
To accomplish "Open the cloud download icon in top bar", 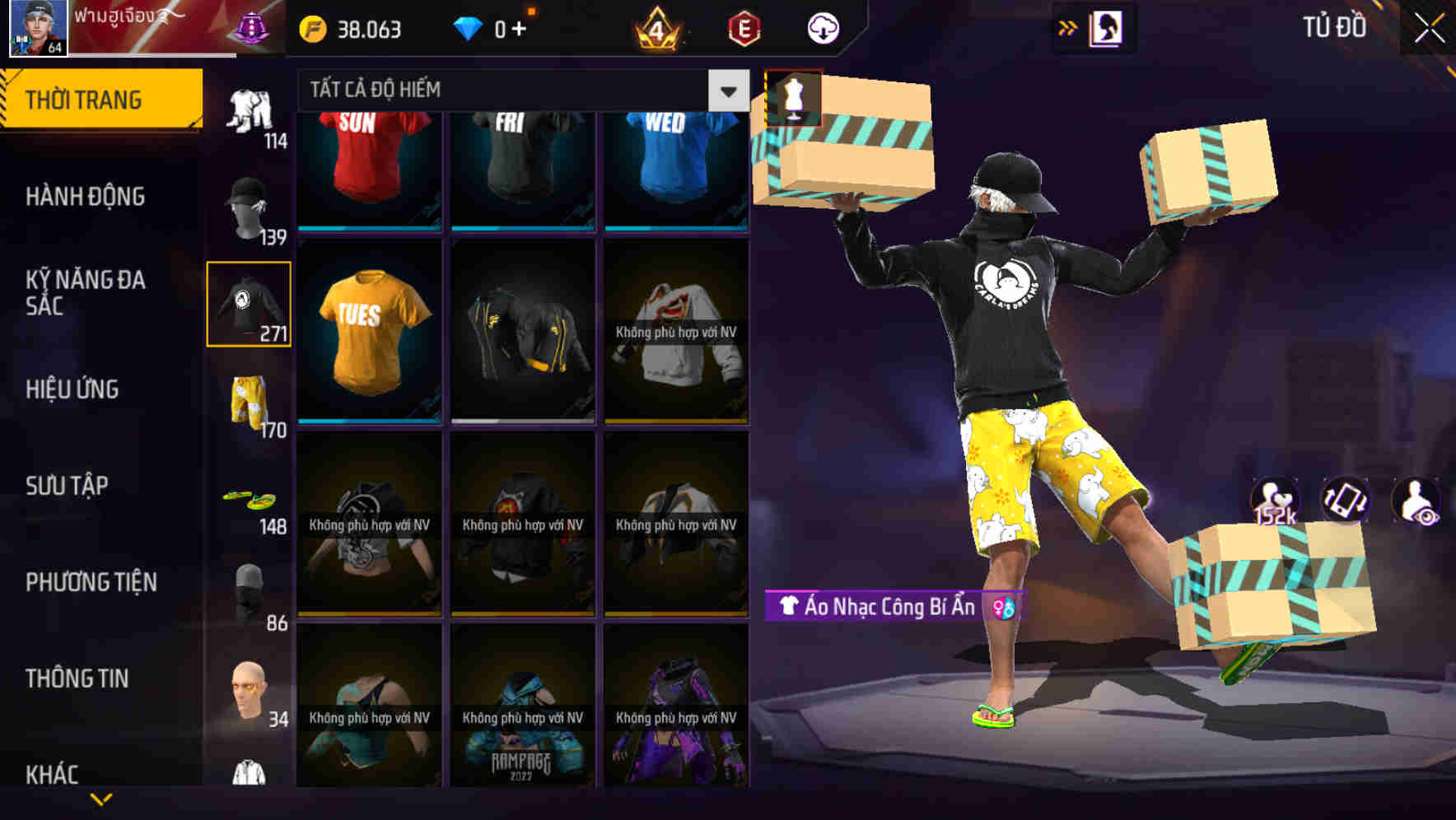I will pos(824,27).
